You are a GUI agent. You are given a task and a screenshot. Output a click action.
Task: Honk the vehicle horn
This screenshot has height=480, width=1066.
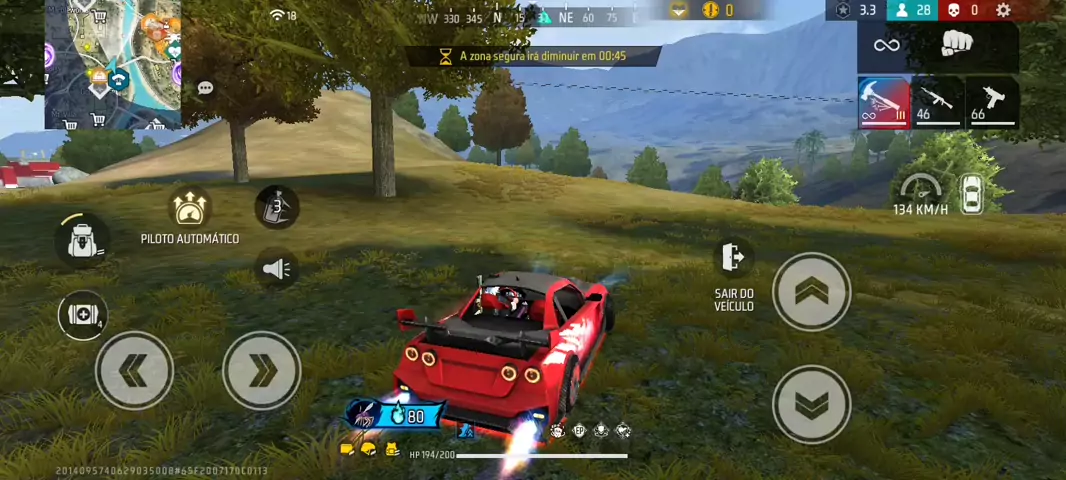(x=277, y=269)
